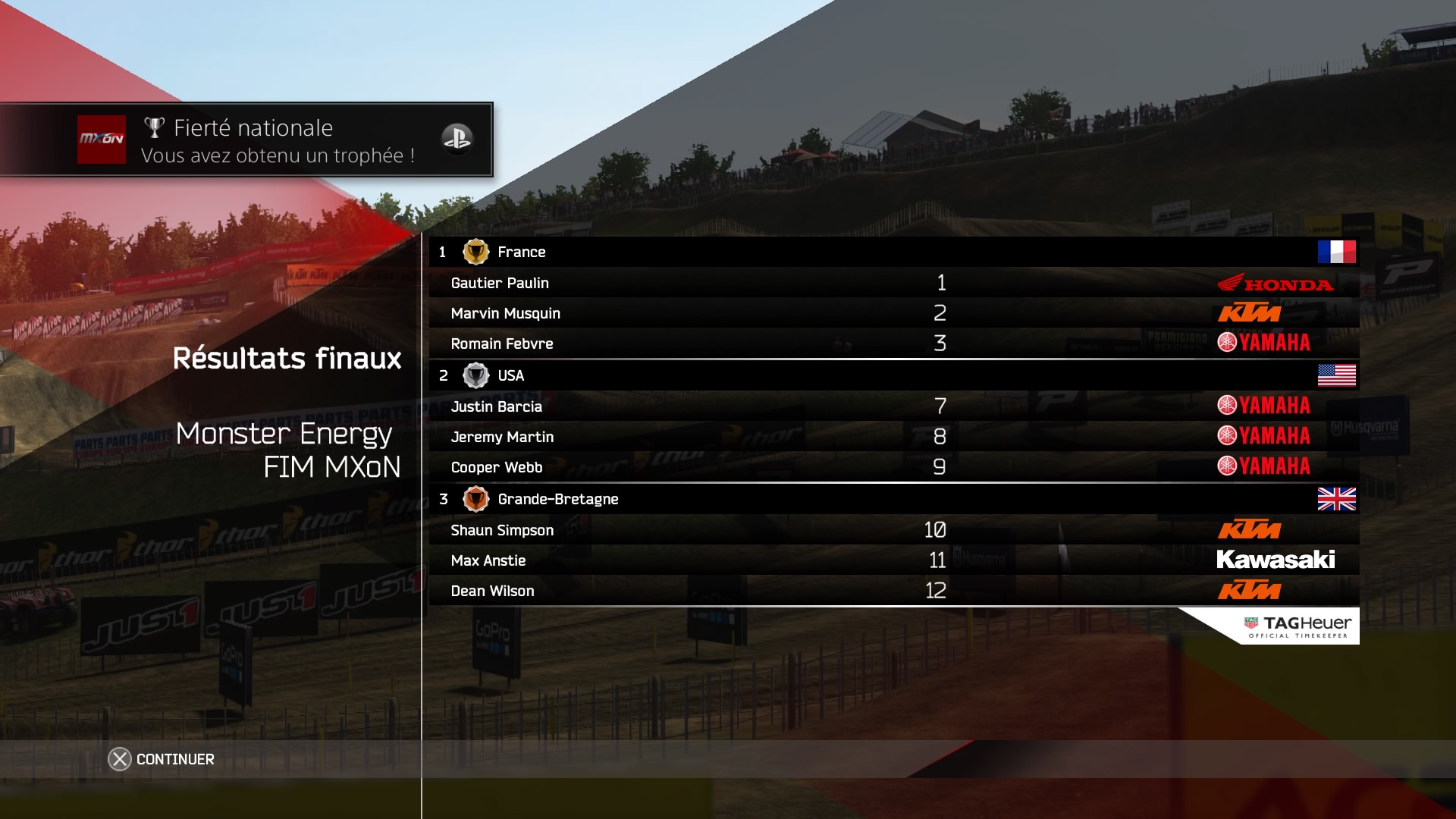This screenshot has height=819, width=1456.
Task: Click Gautier Paulin's result row
Action: [x=893, y=283]
